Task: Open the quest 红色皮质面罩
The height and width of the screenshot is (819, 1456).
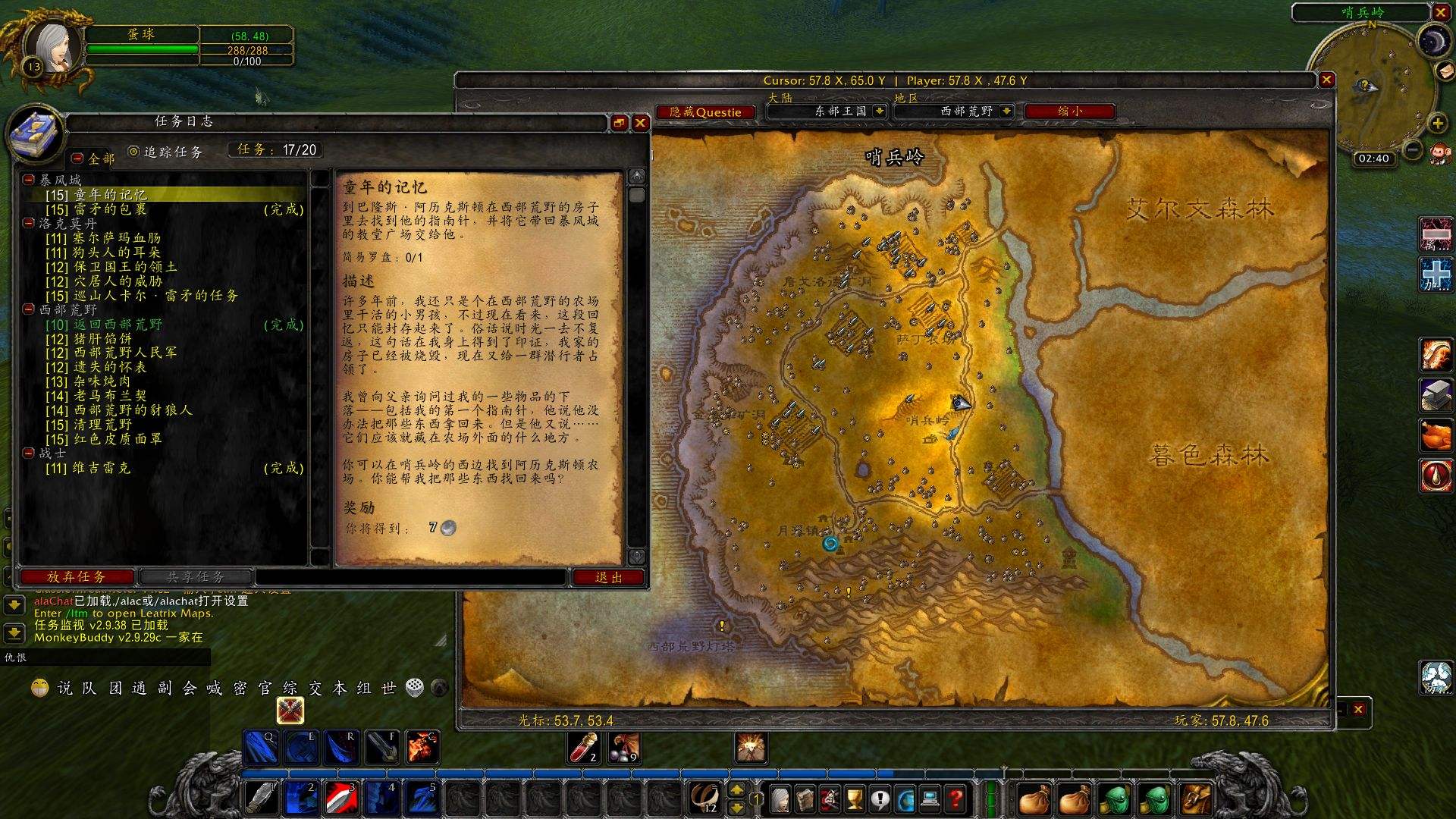Action: 118,439
